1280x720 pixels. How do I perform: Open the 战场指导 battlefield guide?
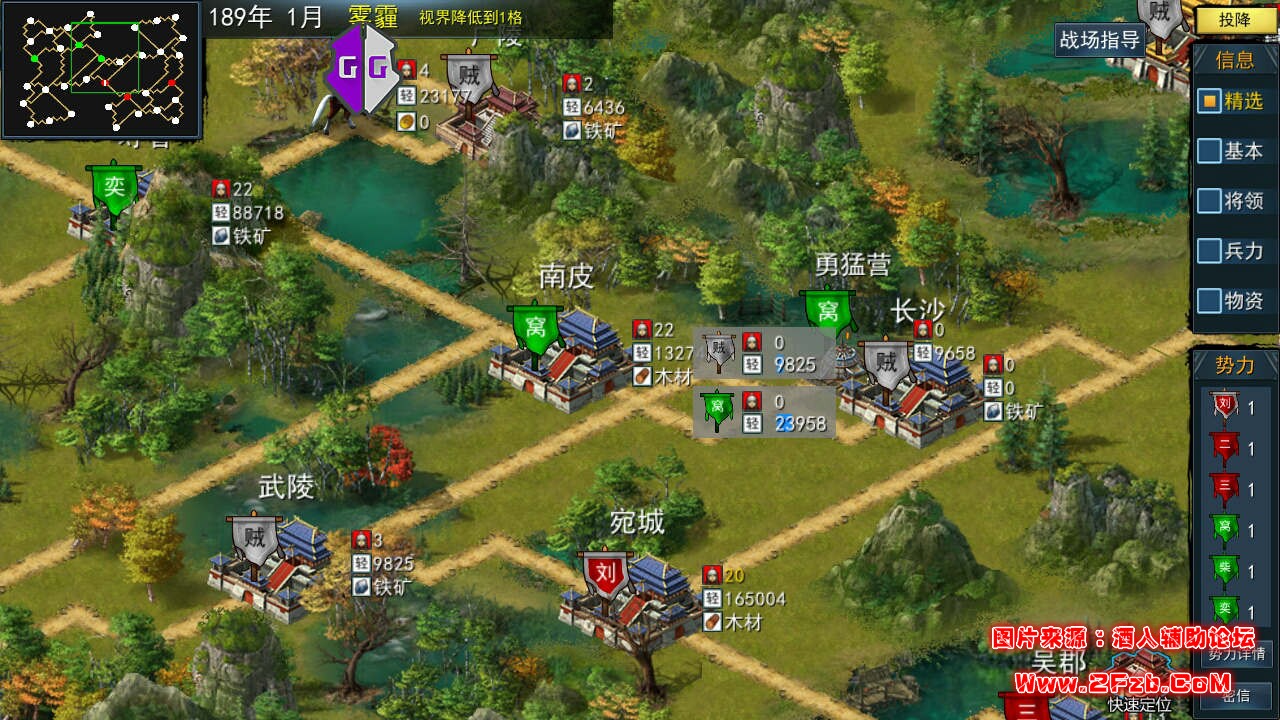pos(1100,40)
